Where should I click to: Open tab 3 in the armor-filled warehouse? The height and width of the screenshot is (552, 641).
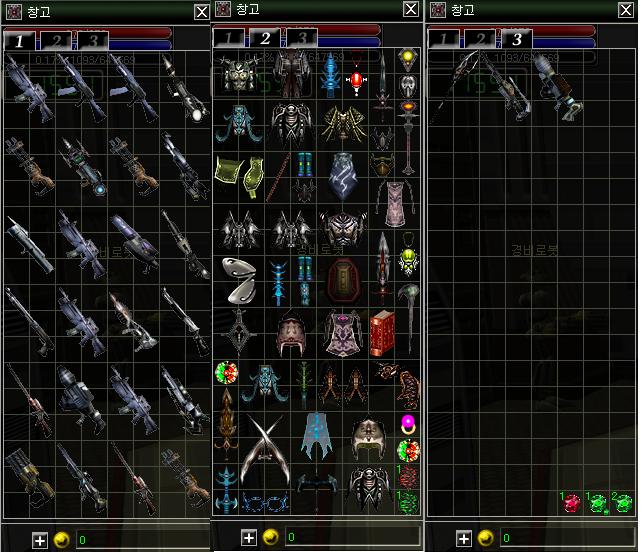(x=302, y=39)
